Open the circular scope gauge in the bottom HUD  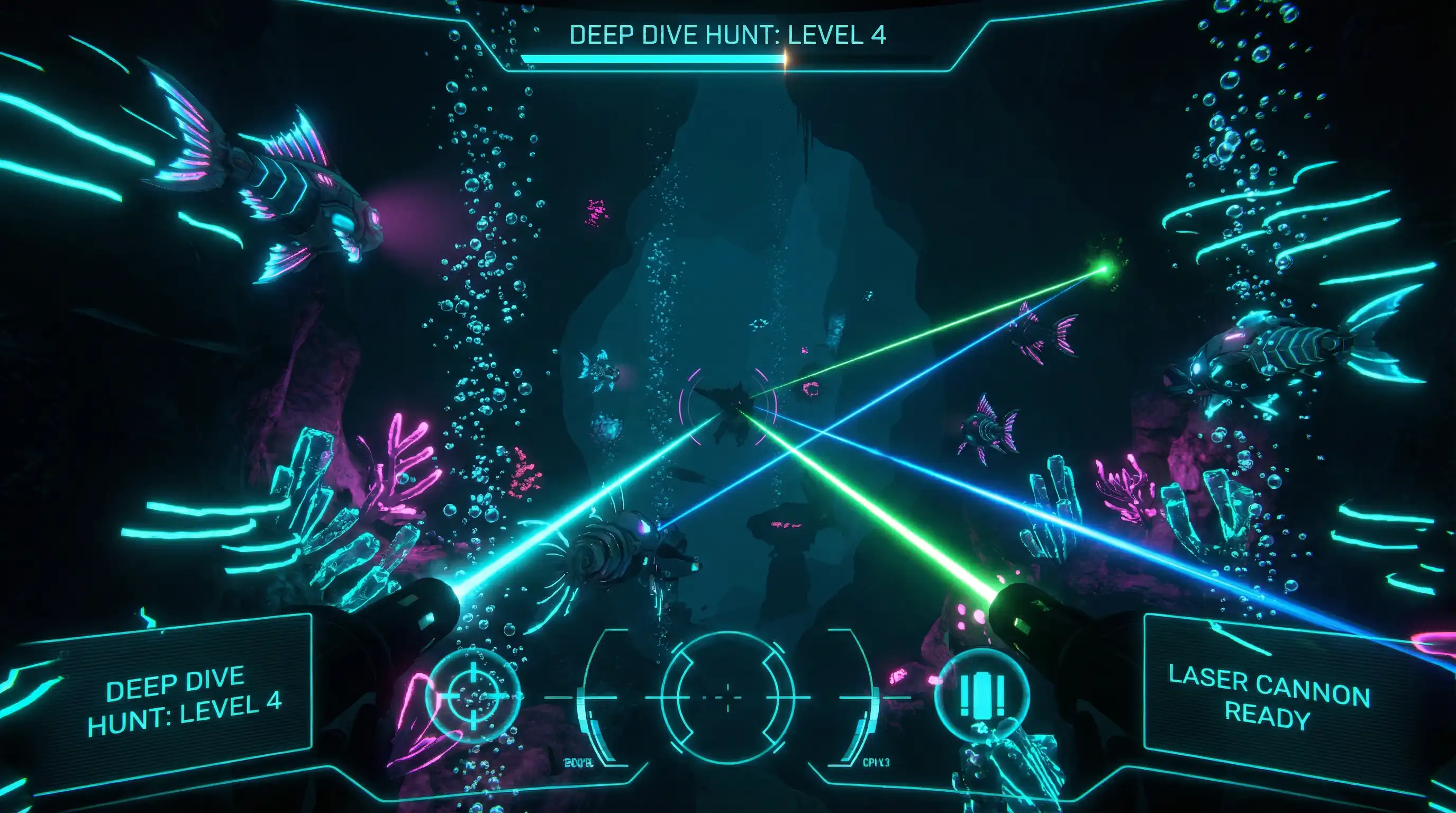[x=727, y=697]
